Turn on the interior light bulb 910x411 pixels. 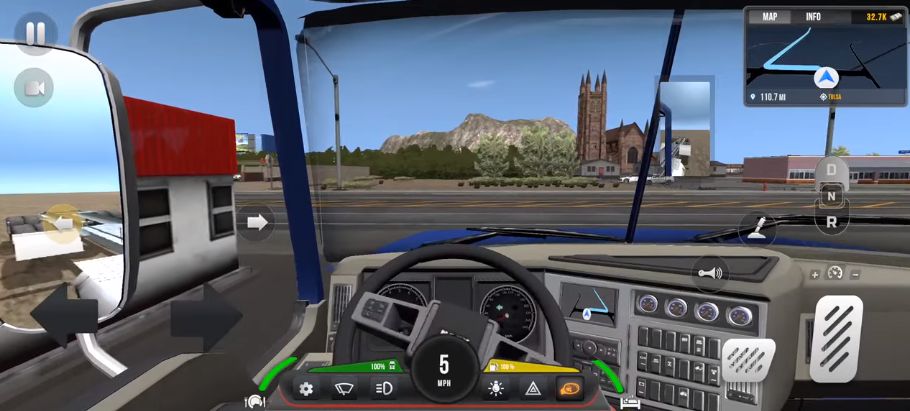coord(496,389)
